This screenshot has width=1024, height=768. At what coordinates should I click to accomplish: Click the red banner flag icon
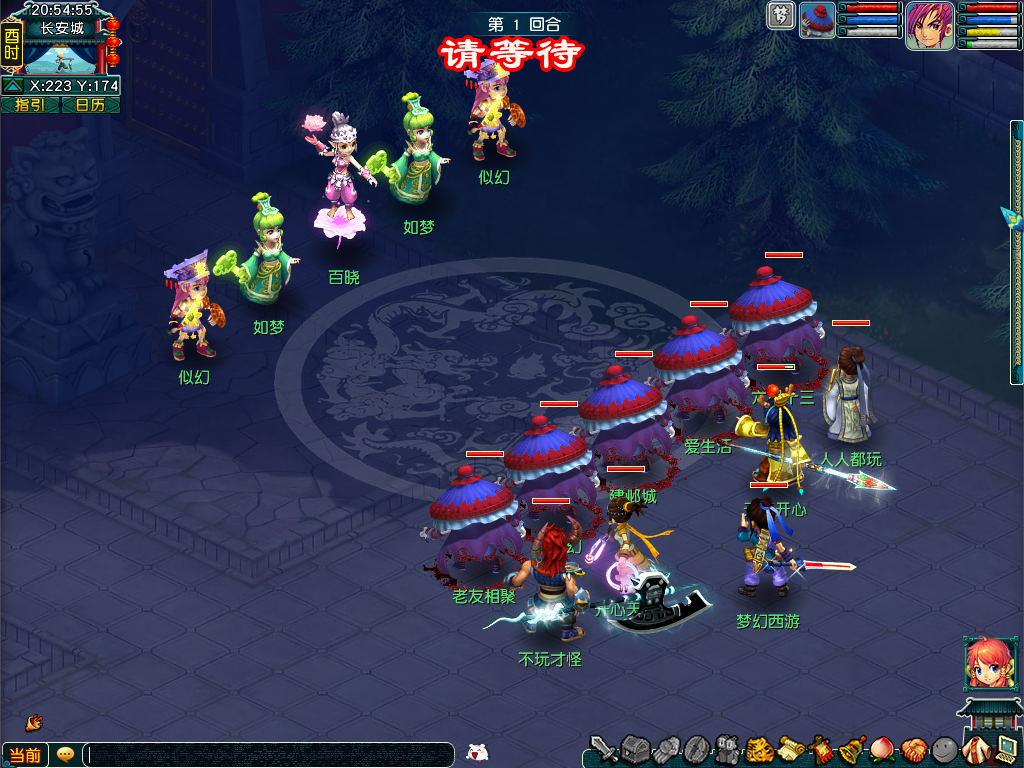(822, 748)
